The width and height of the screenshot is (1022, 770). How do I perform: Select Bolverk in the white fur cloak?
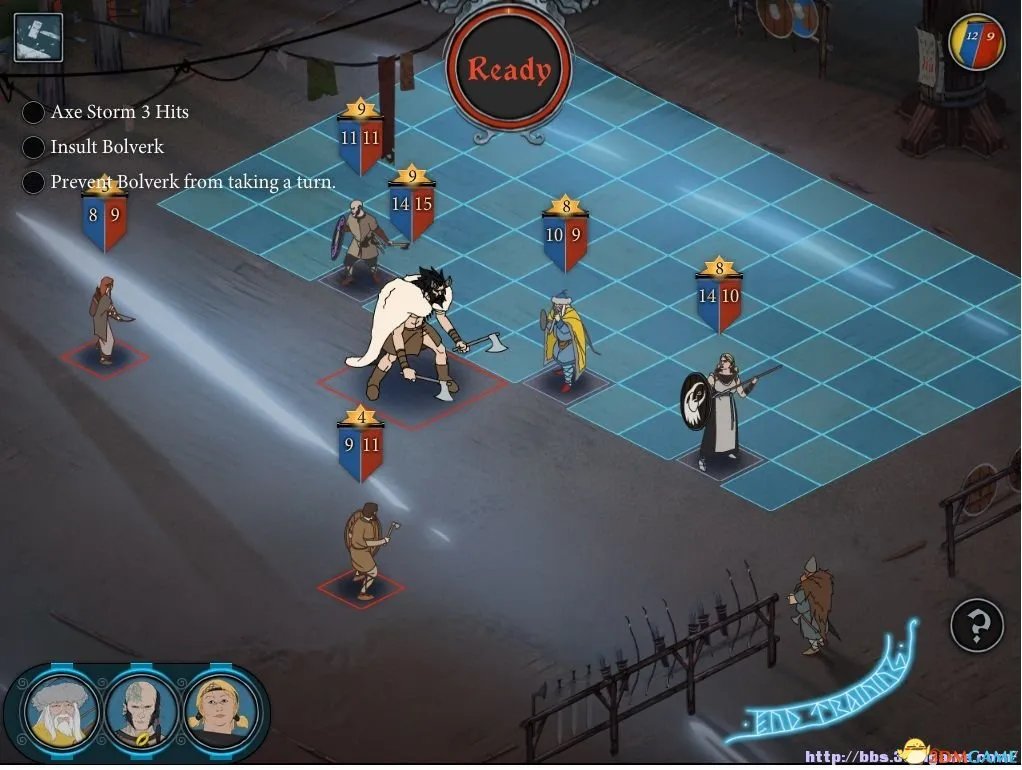pos(416,332)
